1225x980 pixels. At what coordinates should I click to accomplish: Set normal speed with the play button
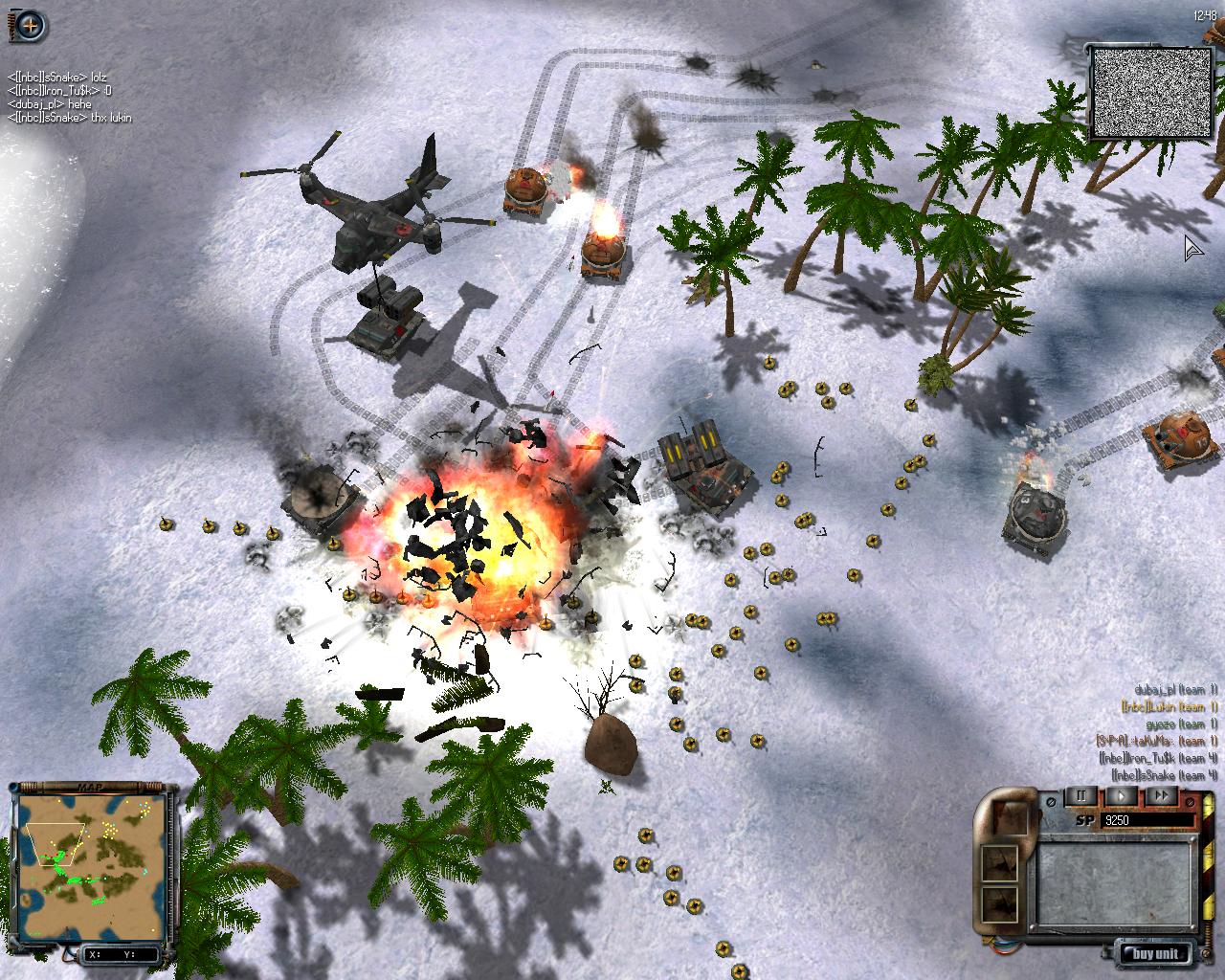(1122, 795)
